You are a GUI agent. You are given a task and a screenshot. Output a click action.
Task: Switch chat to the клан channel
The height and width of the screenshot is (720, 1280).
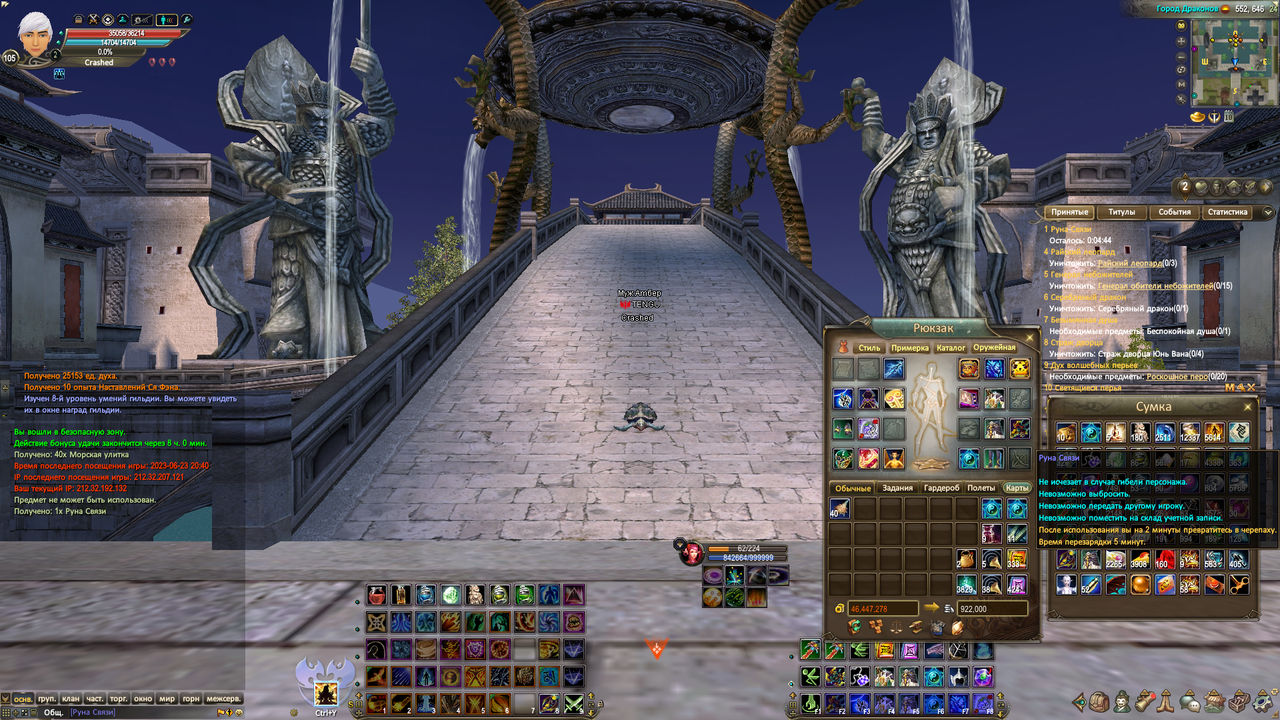(70, 698)
